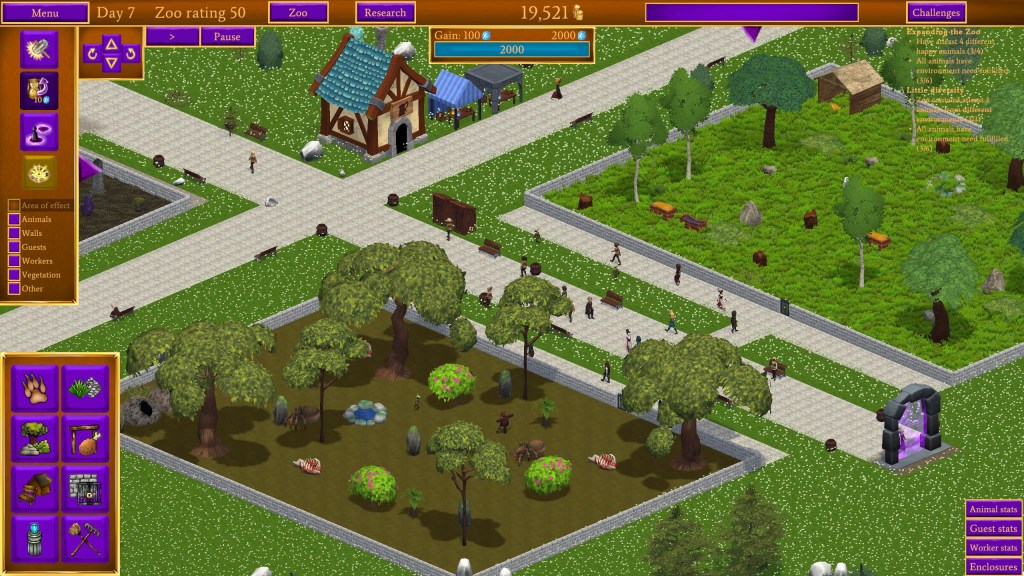The height and width of the screenshot is (576, 1024).
Task: Click the speed-up arrow button
Action: [x=172, y=37]
